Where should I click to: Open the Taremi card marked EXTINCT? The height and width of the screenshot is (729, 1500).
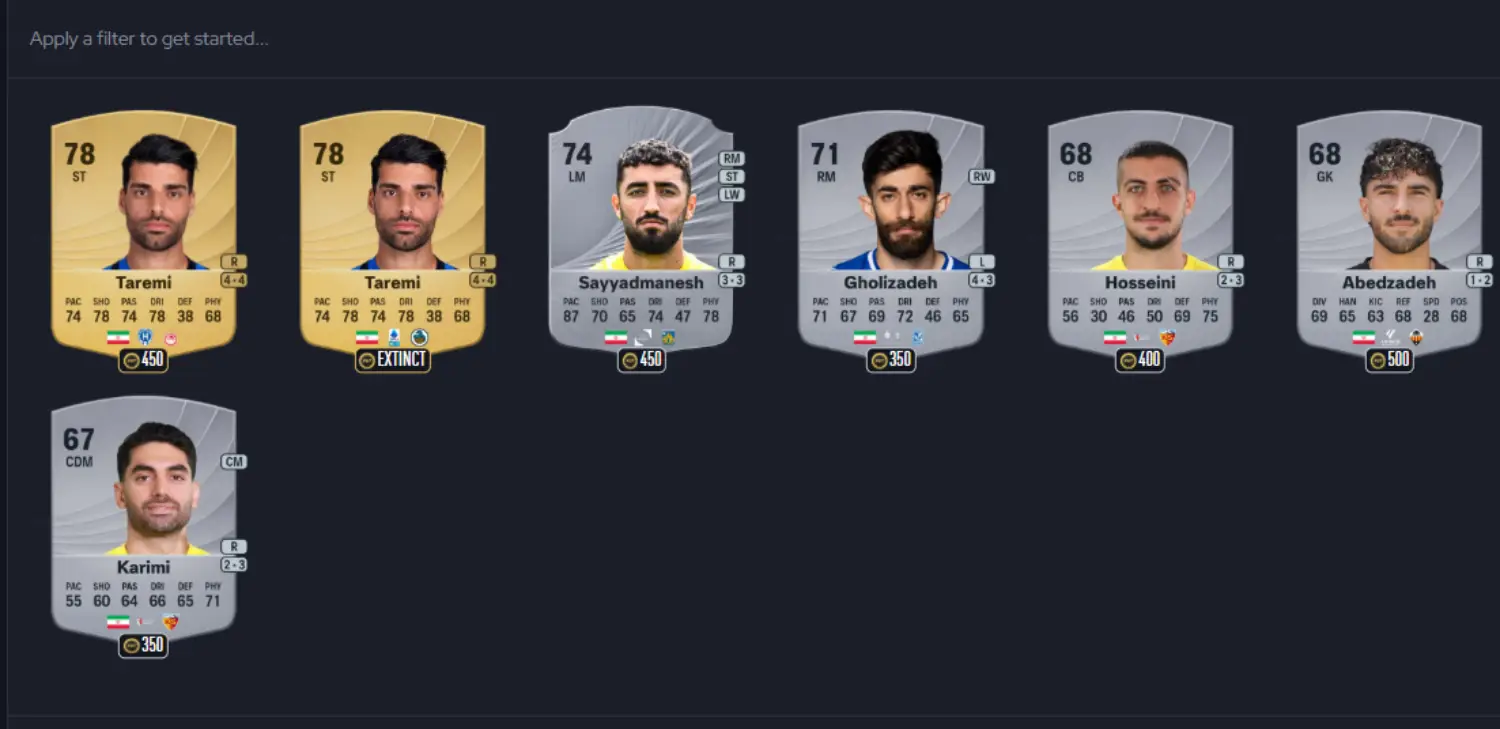pyautogui.click(x=392, y=235)
